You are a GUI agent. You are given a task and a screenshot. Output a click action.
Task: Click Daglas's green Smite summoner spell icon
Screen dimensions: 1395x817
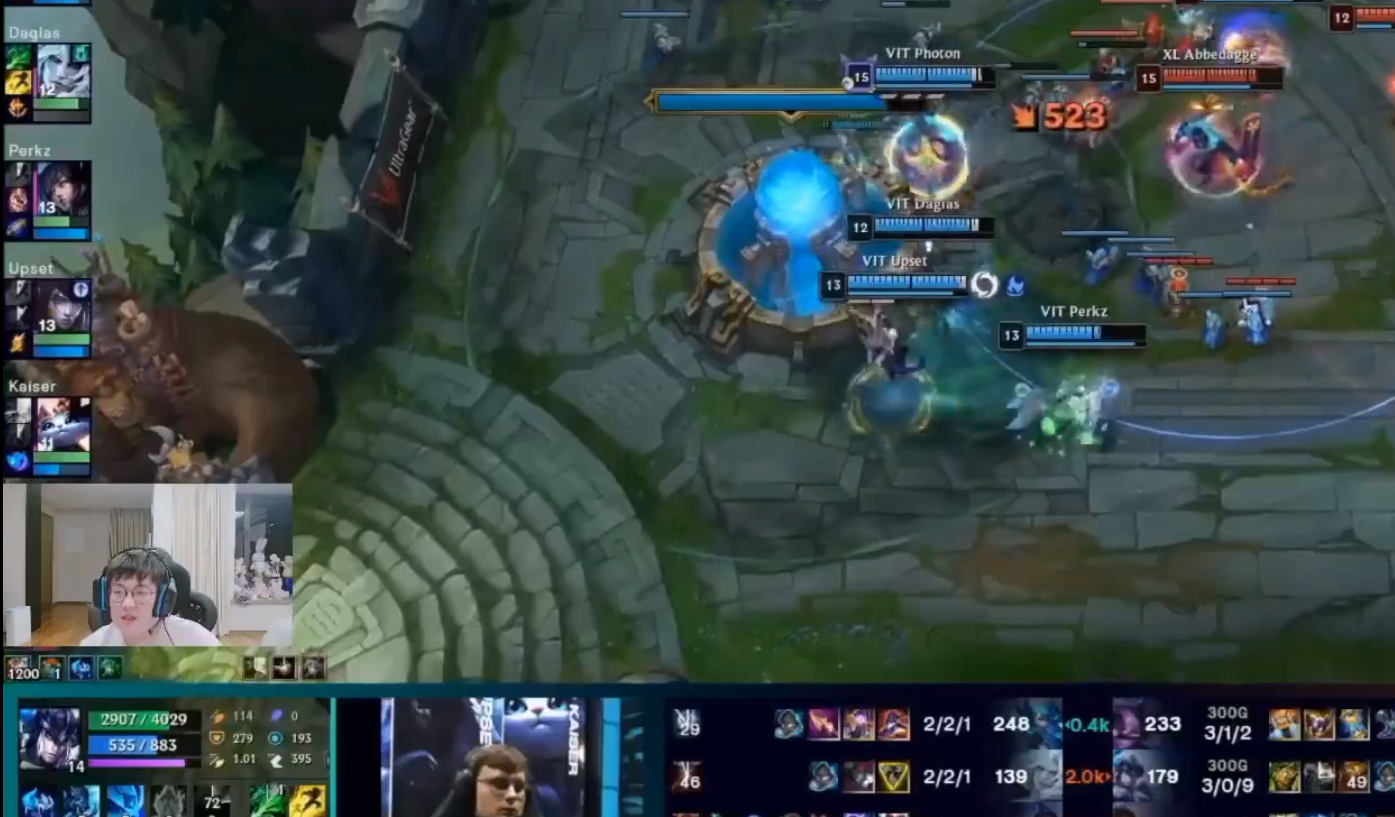pyautogui.click(x=18, y=58)
